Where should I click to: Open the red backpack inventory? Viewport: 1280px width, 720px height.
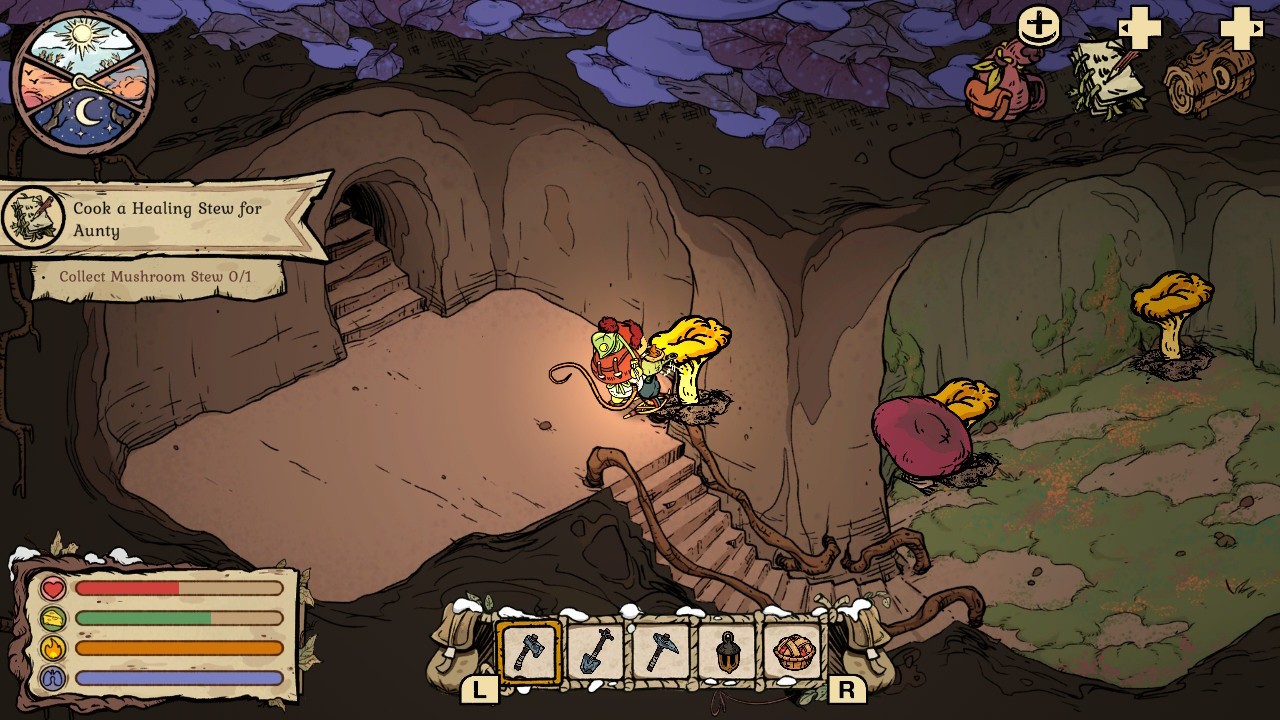coord(1003,82)
